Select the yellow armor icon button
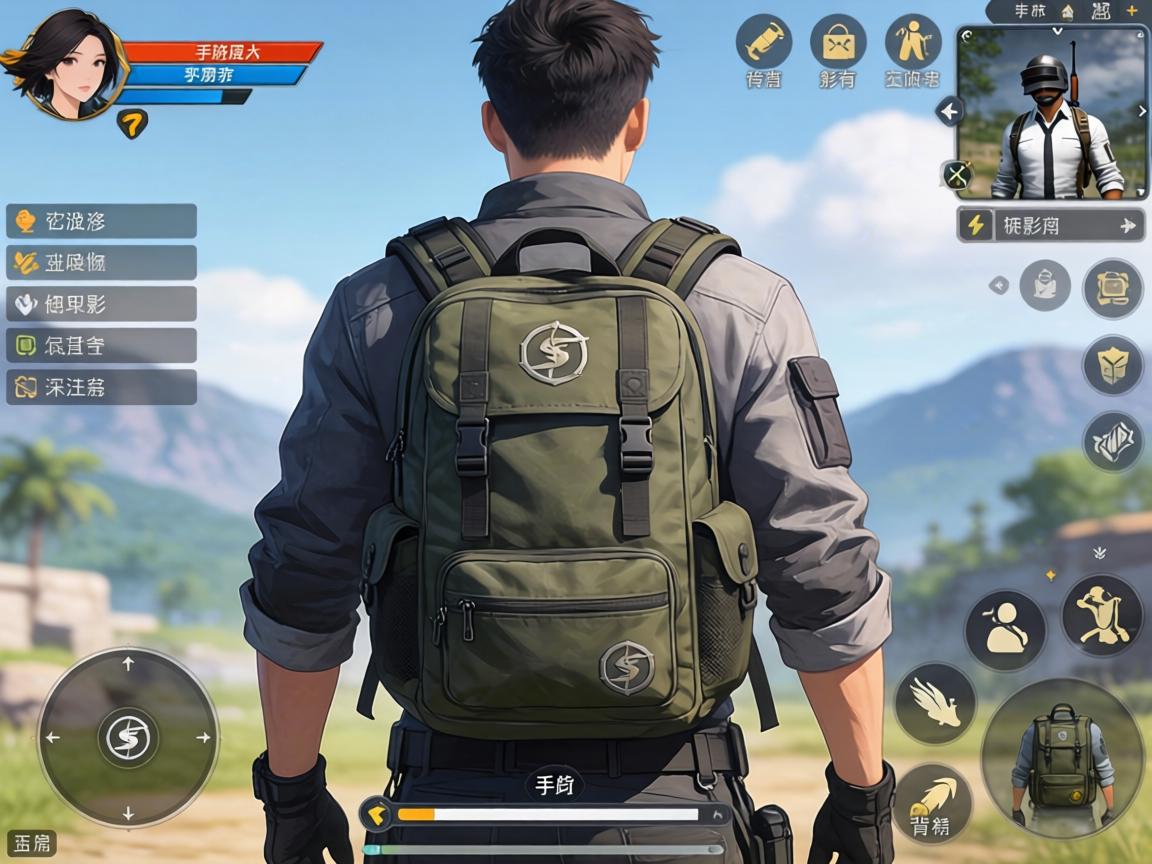Image resolution: width=1152 pixels, height=864 pixels. click(1113, 365)
